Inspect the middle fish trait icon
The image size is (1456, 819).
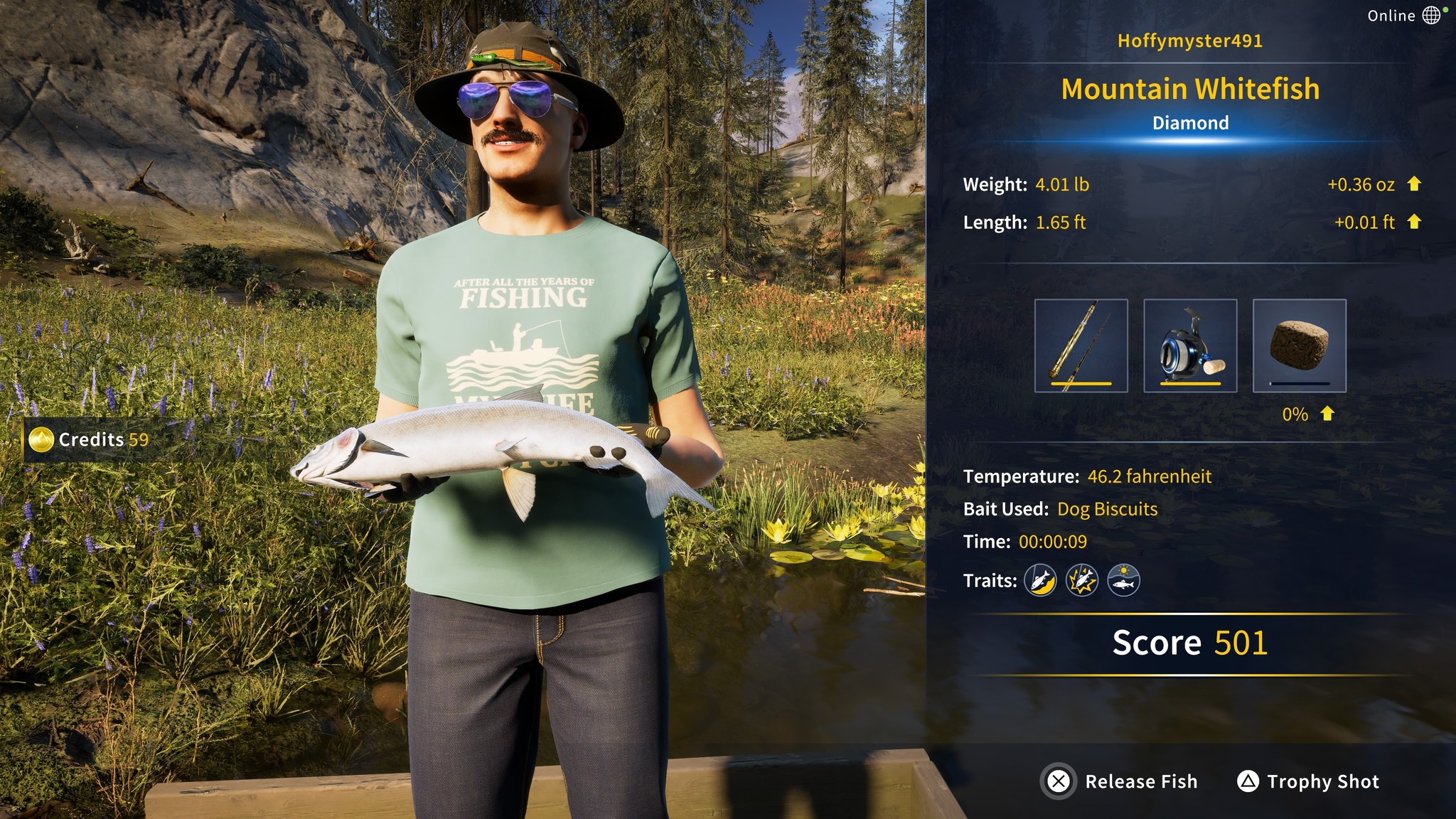[1082, 581]
